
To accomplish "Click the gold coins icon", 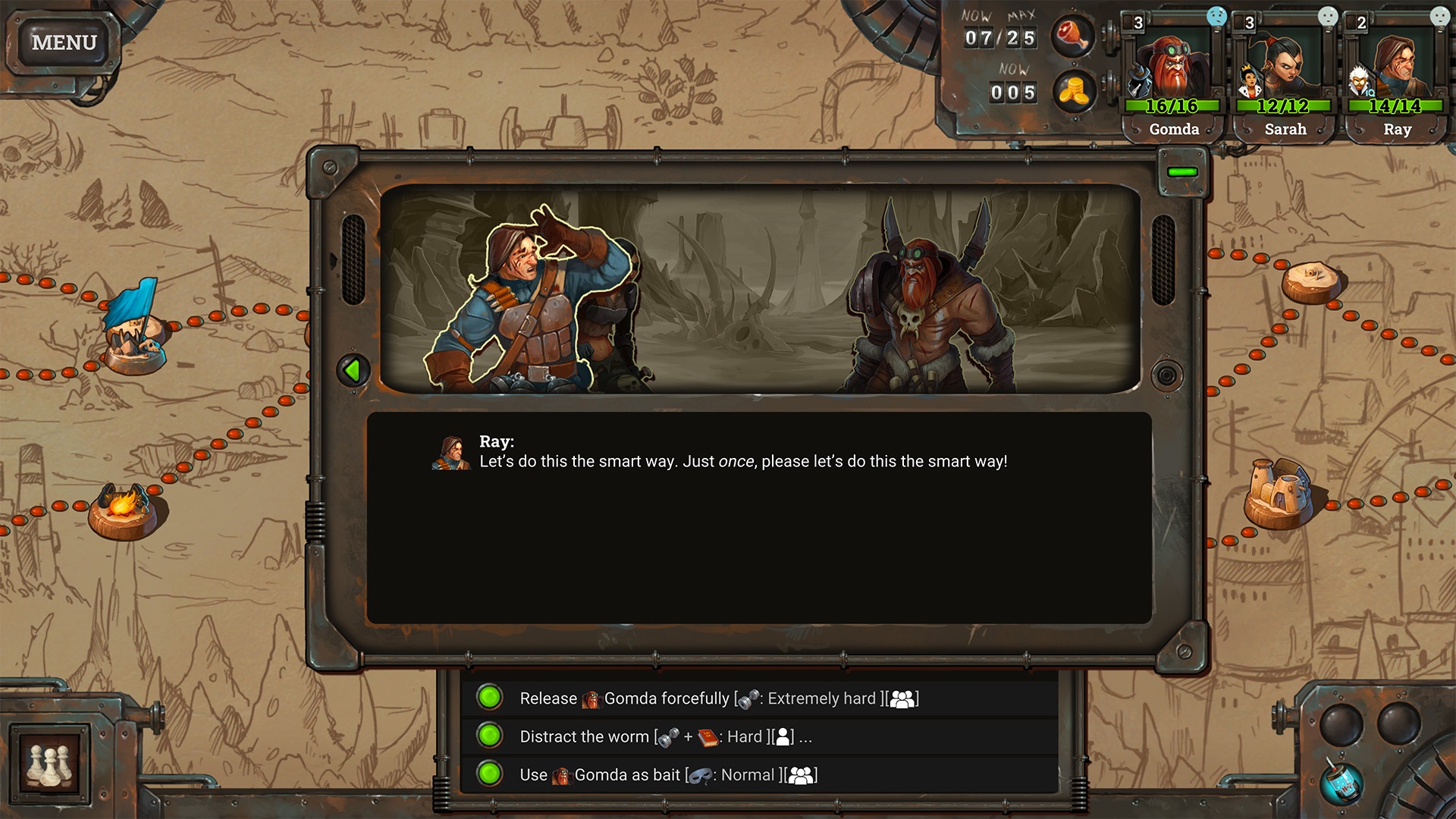I will (x=1073, y=92).
